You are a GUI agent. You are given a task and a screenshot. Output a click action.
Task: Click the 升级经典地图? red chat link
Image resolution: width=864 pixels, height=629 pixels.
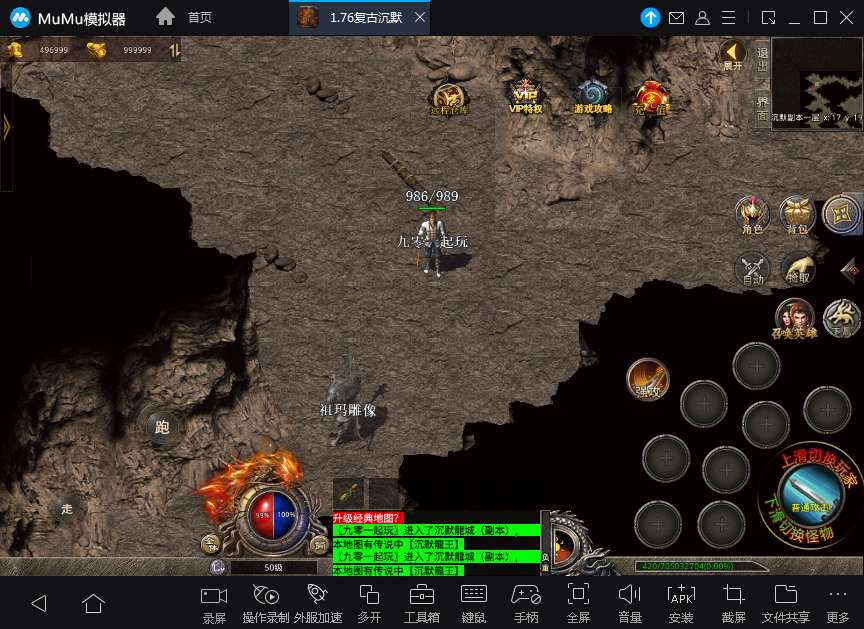coord(367,518)
